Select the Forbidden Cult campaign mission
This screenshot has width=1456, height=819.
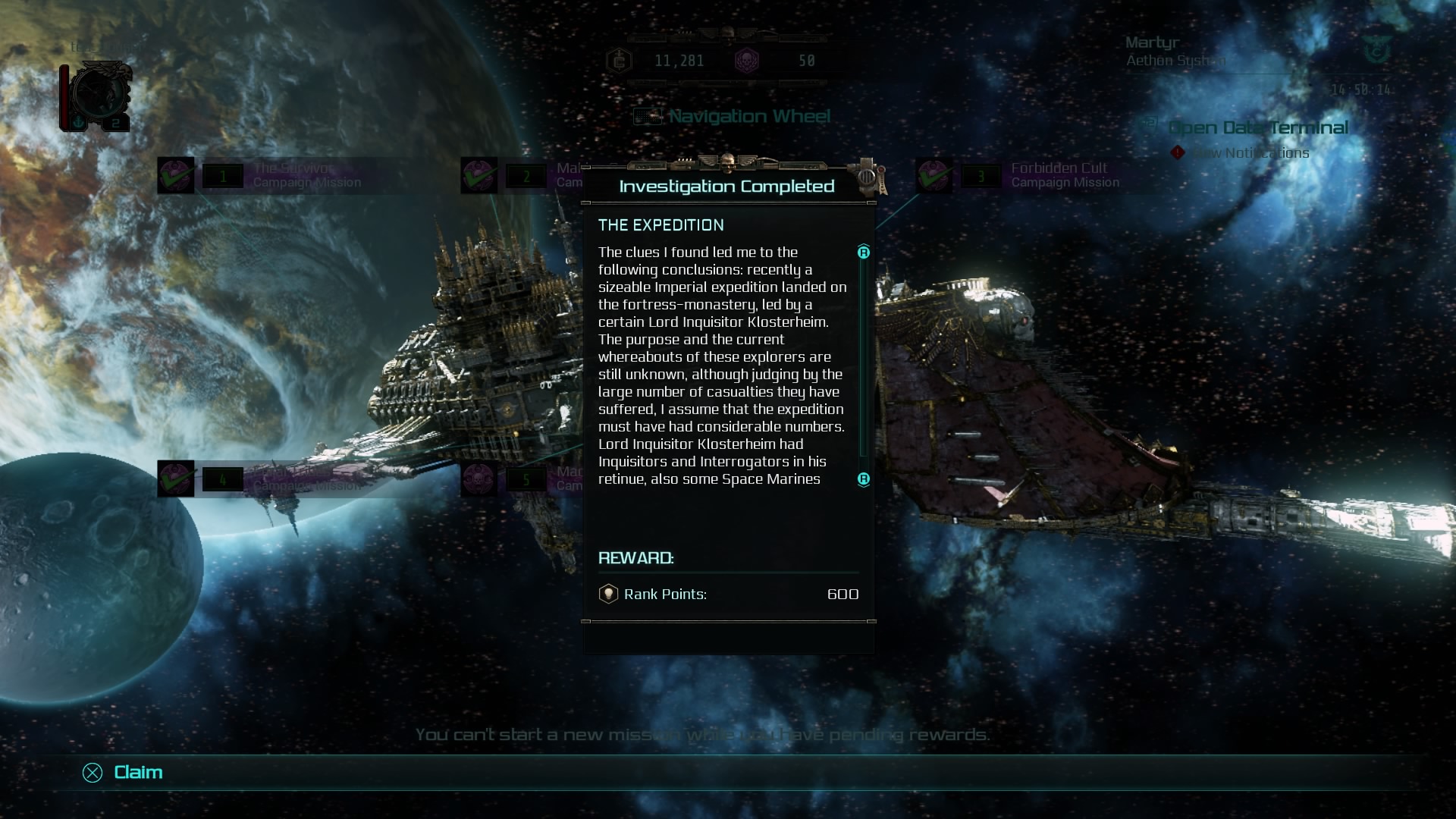tap(1059, 175)
